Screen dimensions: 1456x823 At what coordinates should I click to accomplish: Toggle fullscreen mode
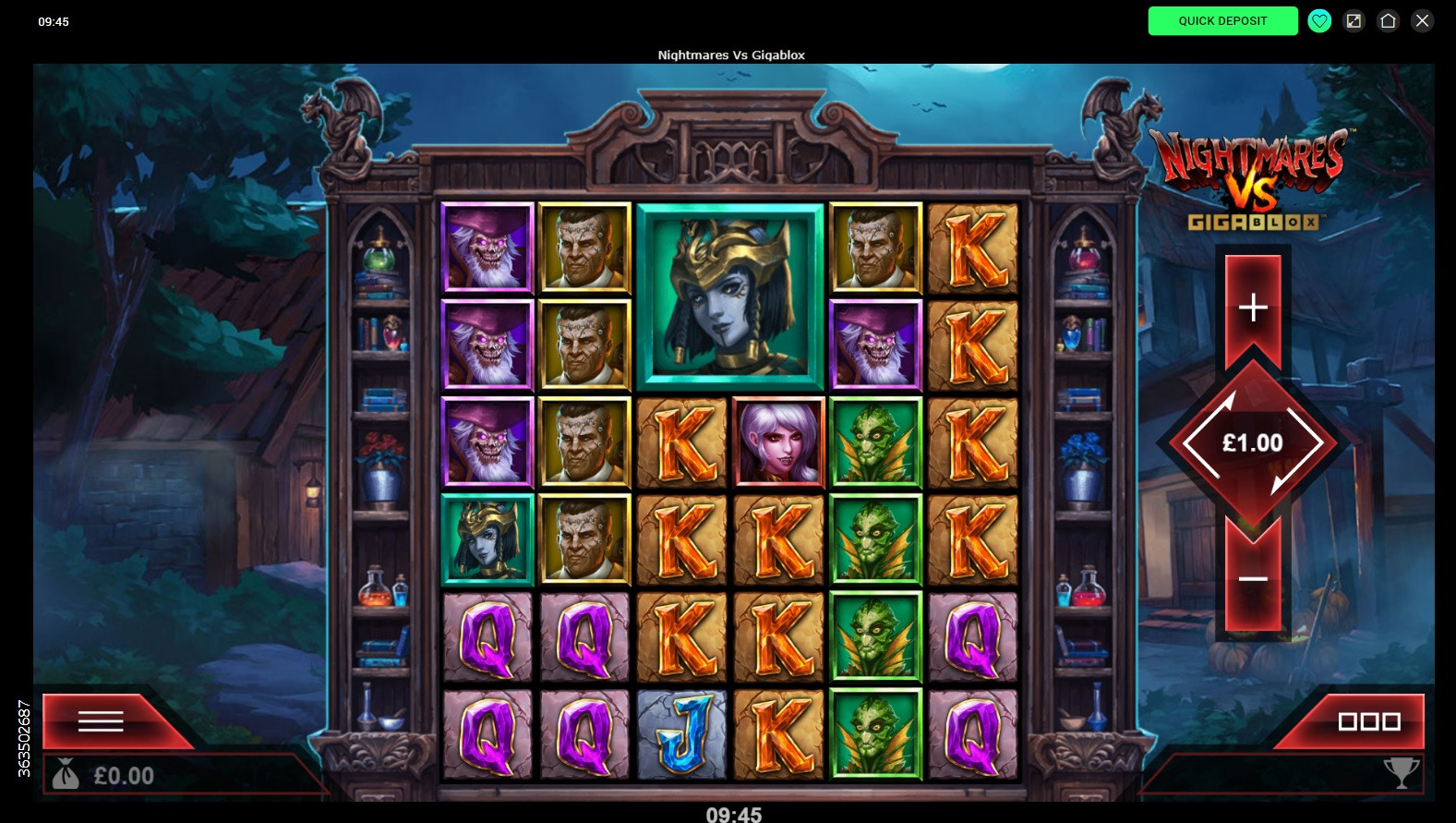point(1354,20)
